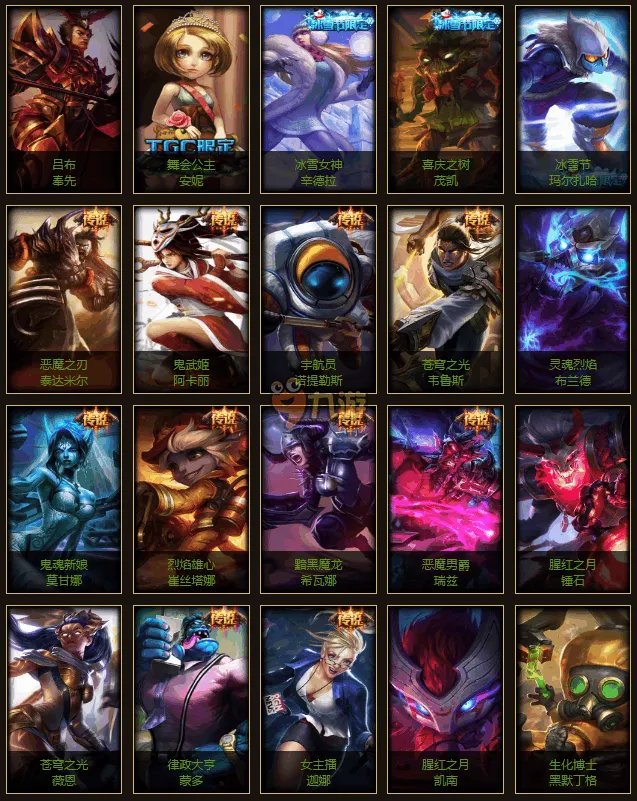Select the 鬼武姬 阿卡丽 Akali skin card

pos(191,298)
